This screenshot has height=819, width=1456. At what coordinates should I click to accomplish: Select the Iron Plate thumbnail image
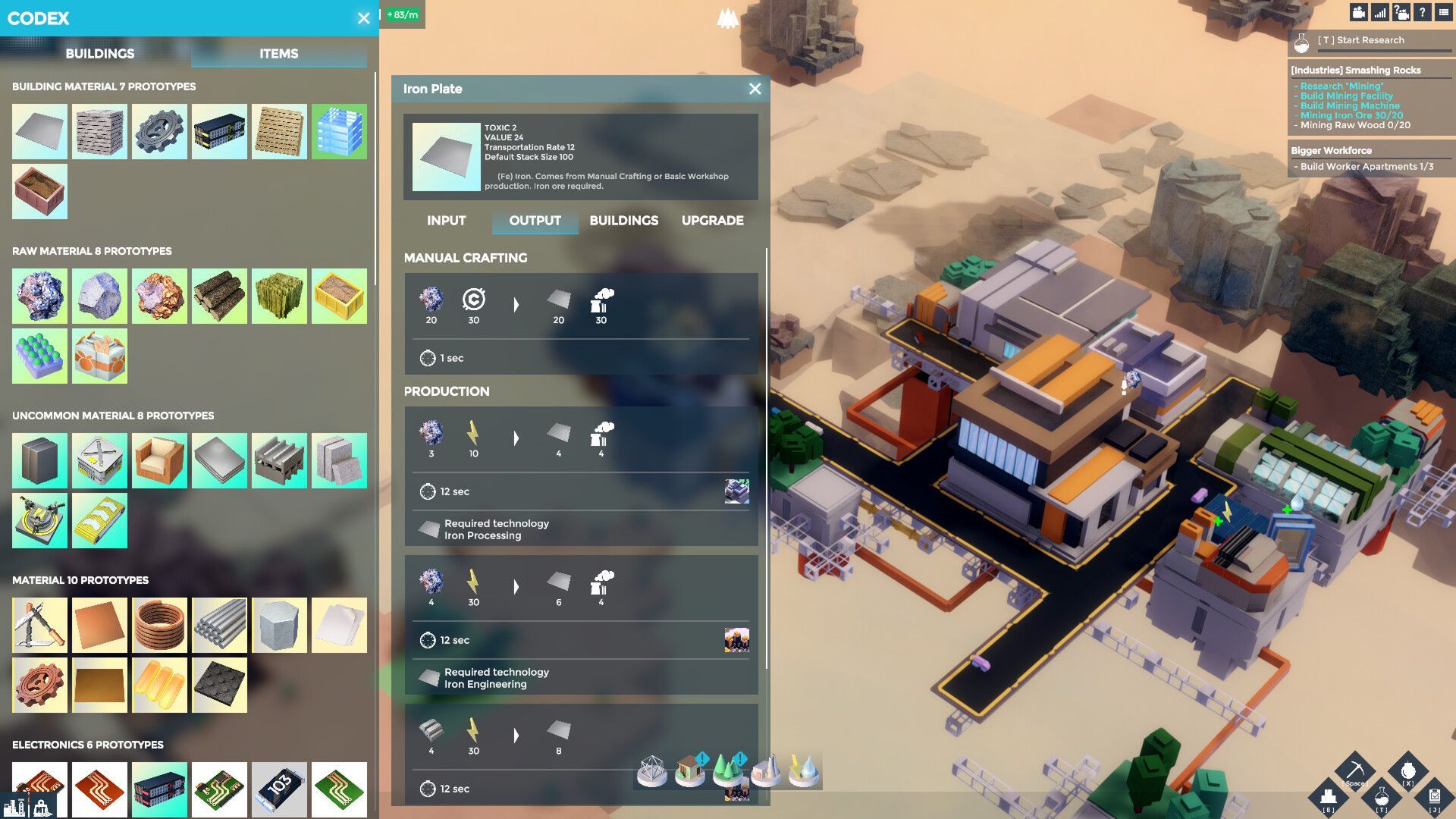click(x=447, y=155)
